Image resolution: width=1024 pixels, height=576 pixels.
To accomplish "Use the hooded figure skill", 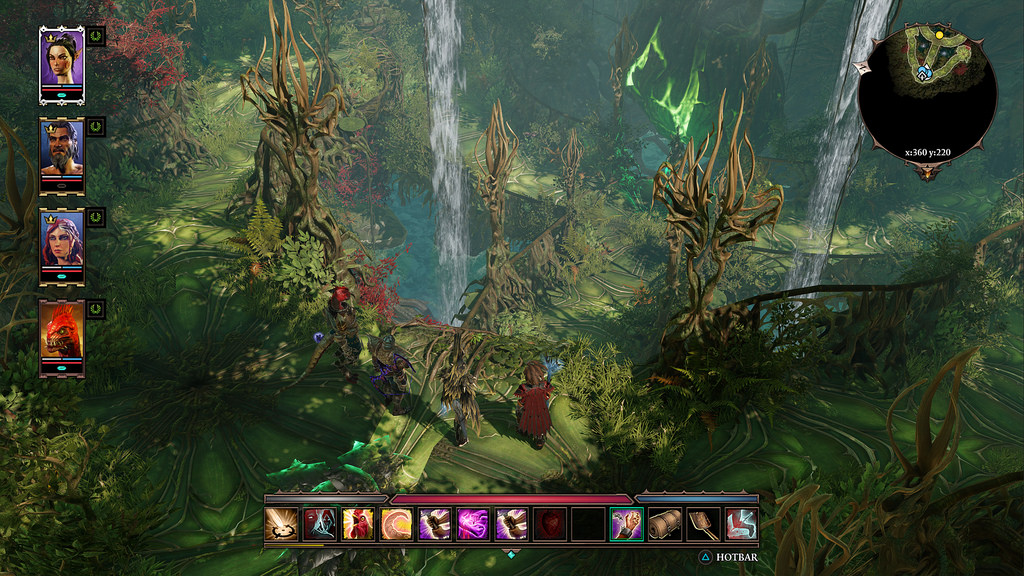I will (319, 524).
